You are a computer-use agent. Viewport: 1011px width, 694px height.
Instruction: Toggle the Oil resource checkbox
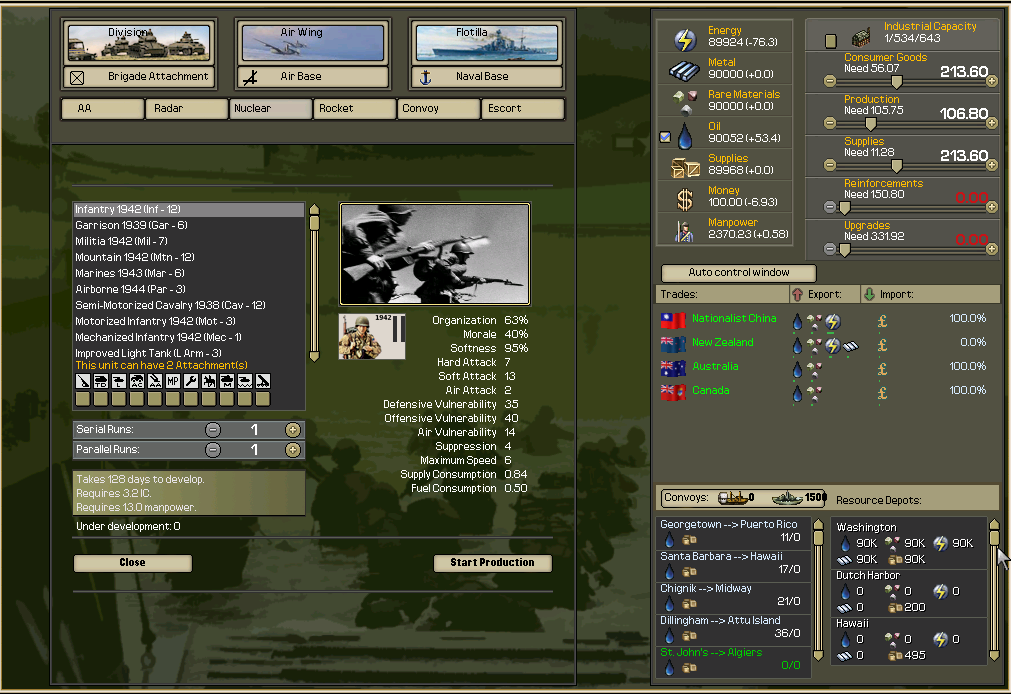pos(665,138)
